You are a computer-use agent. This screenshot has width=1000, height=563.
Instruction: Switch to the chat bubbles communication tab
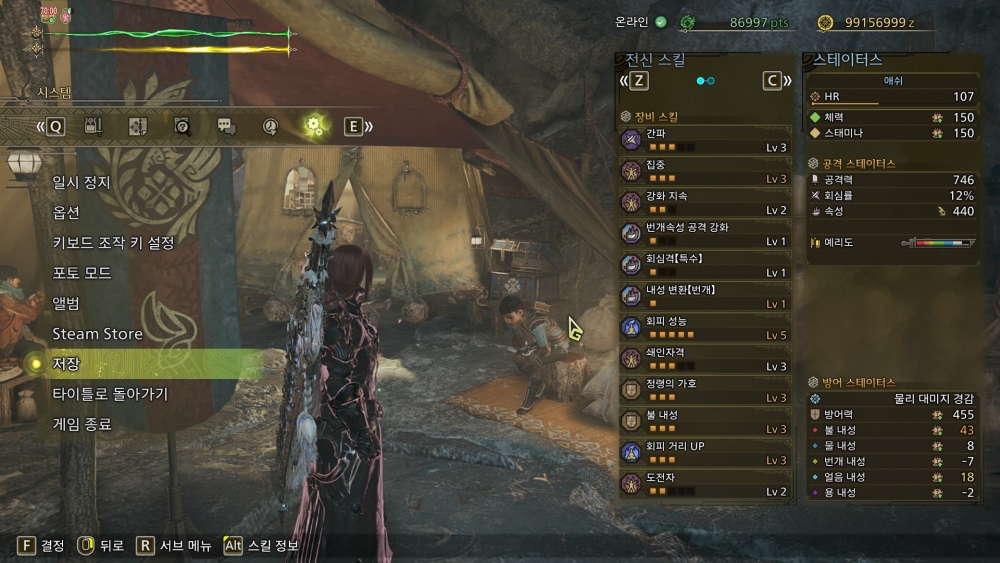click(x=226, y=126)
